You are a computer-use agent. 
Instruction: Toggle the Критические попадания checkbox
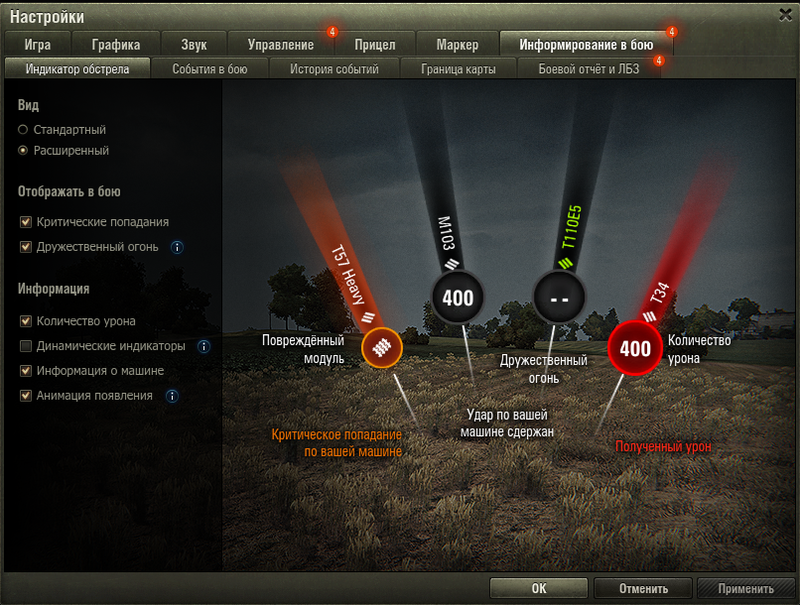coord(25,222)
